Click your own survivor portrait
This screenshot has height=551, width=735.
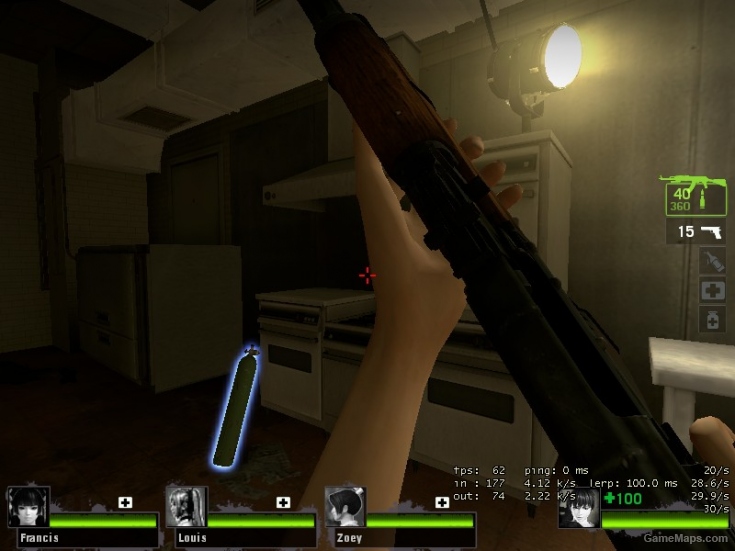click(x=579, y=508)
